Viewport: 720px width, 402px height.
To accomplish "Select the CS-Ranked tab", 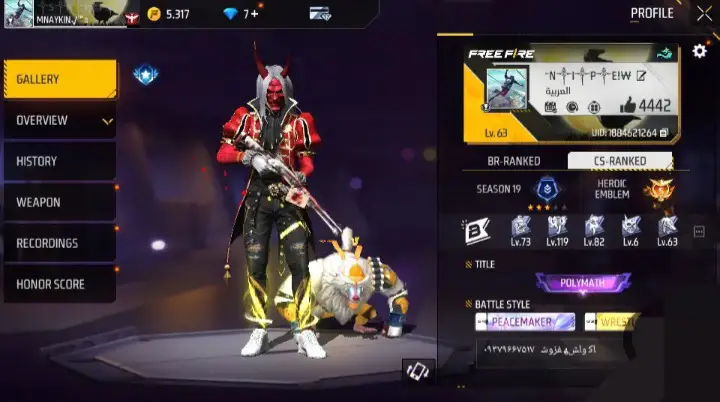I will click(621, 161).
